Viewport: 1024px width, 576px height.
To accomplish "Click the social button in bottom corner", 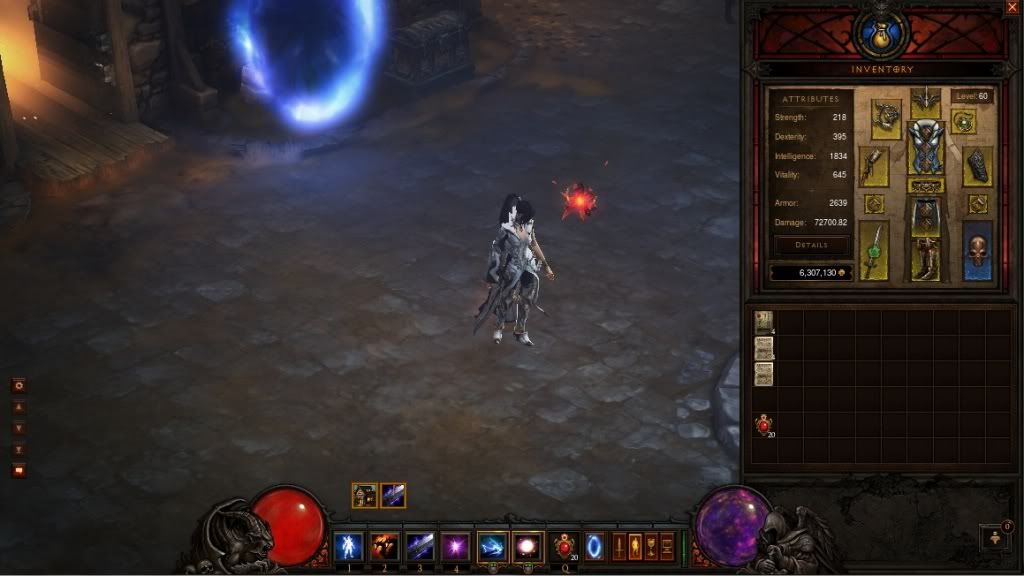I will click(x=995, y=537).
